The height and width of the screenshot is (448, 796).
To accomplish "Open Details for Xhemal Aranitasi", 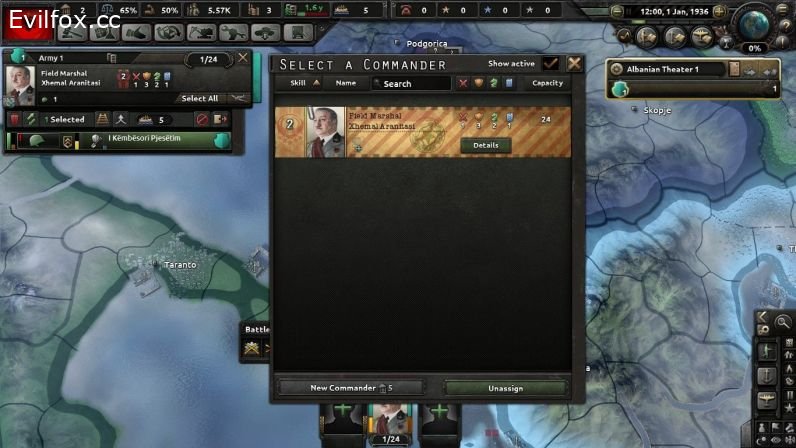I will point(485,145).
